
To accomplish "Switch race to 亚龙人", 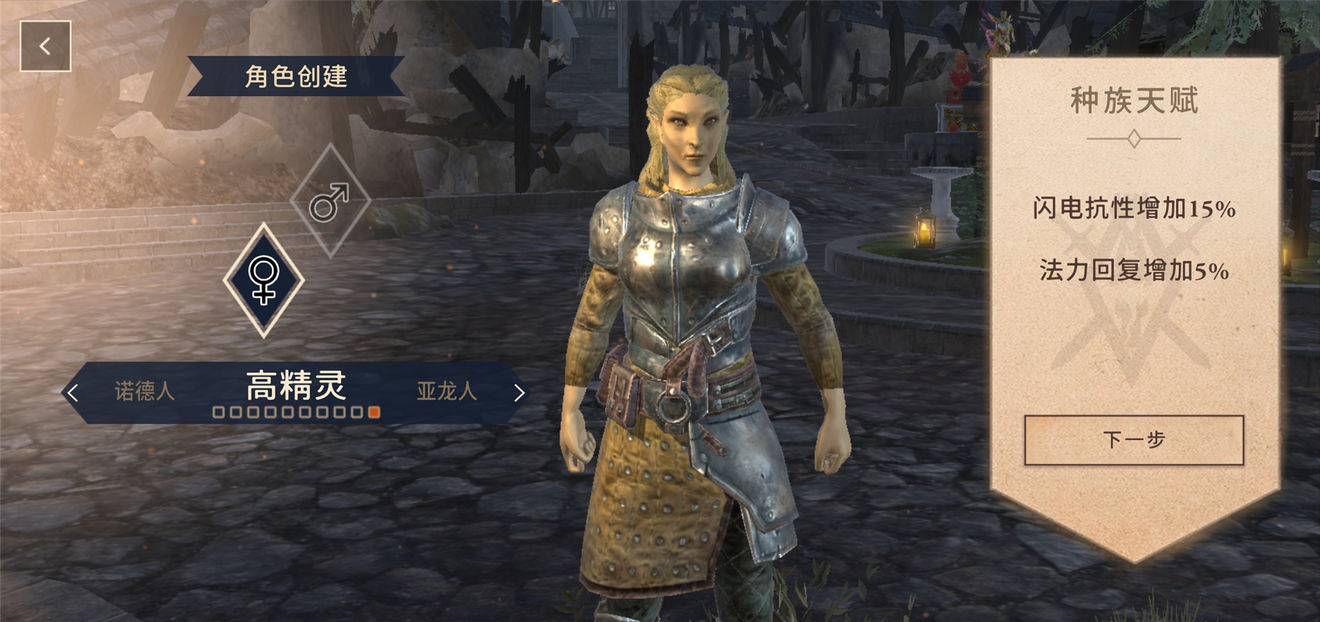I will coord(446,391).
